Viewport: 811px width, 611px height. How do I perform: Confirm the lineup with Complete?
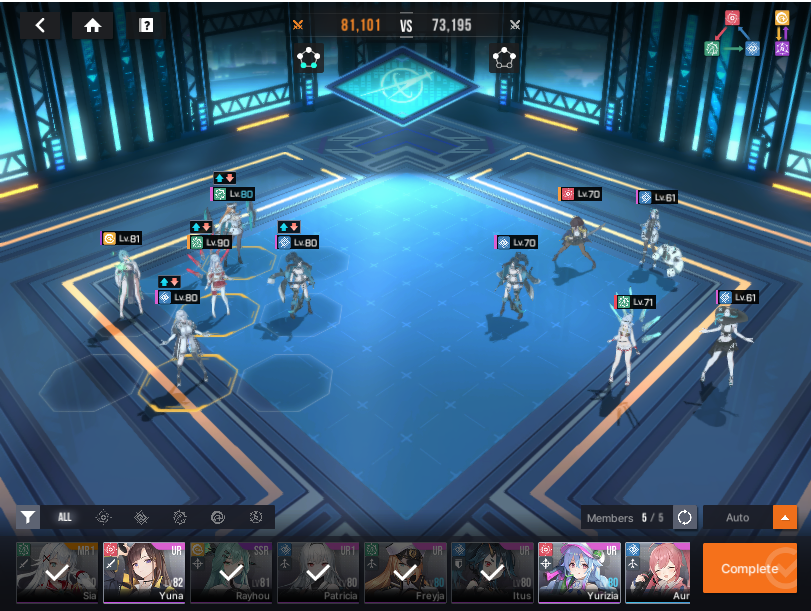(x=750, y=568)
